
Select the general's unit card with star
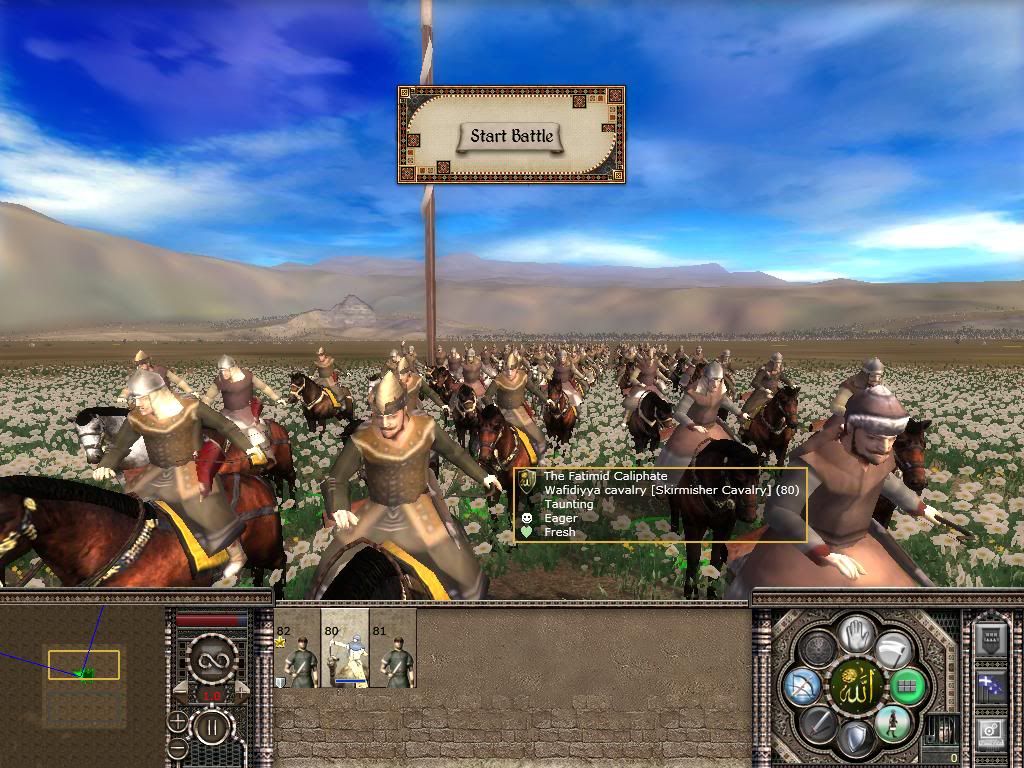(x=297, y=648)
